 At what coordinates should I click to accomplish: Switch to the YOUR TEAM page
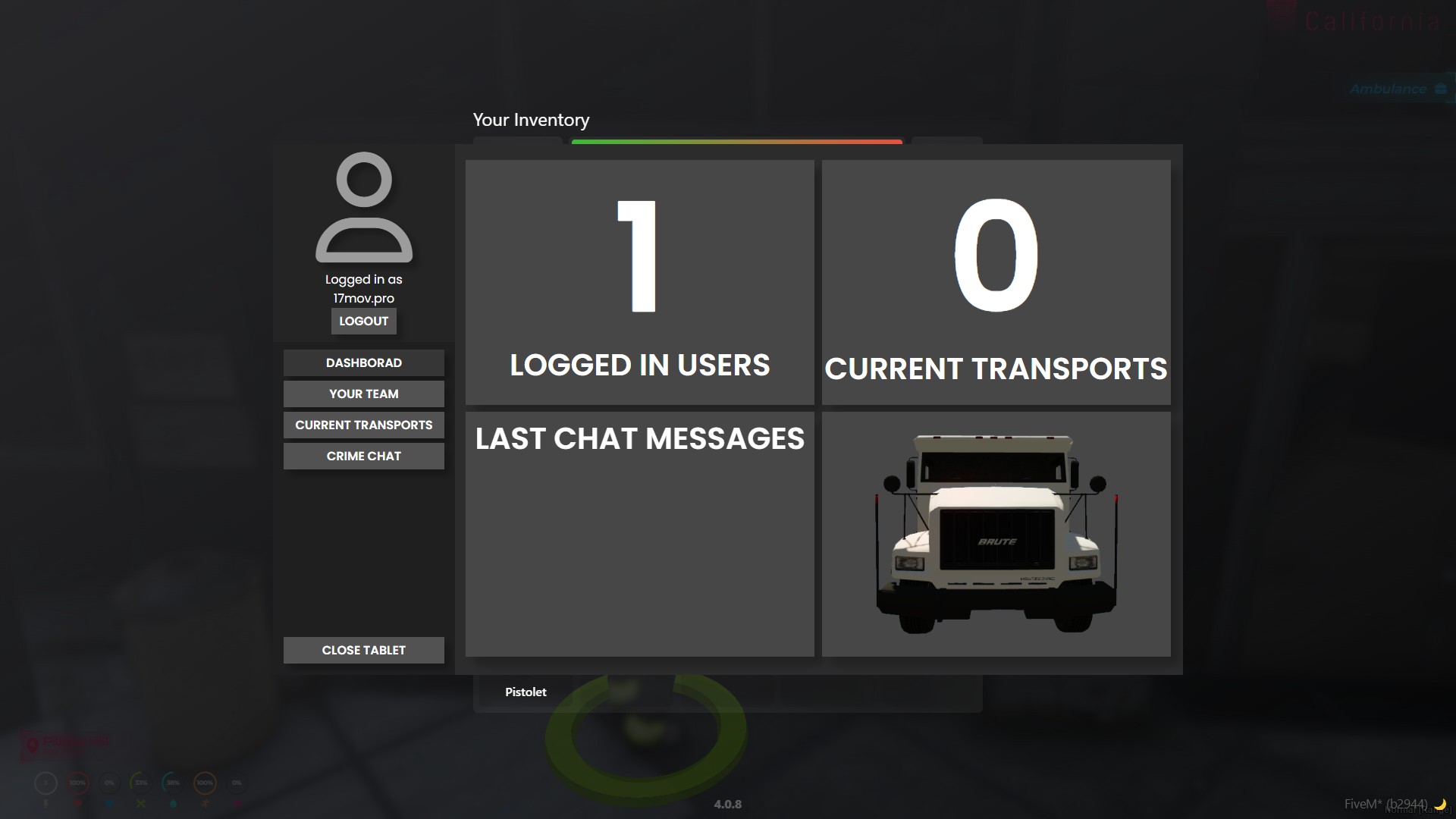click(x=363, y=394)
